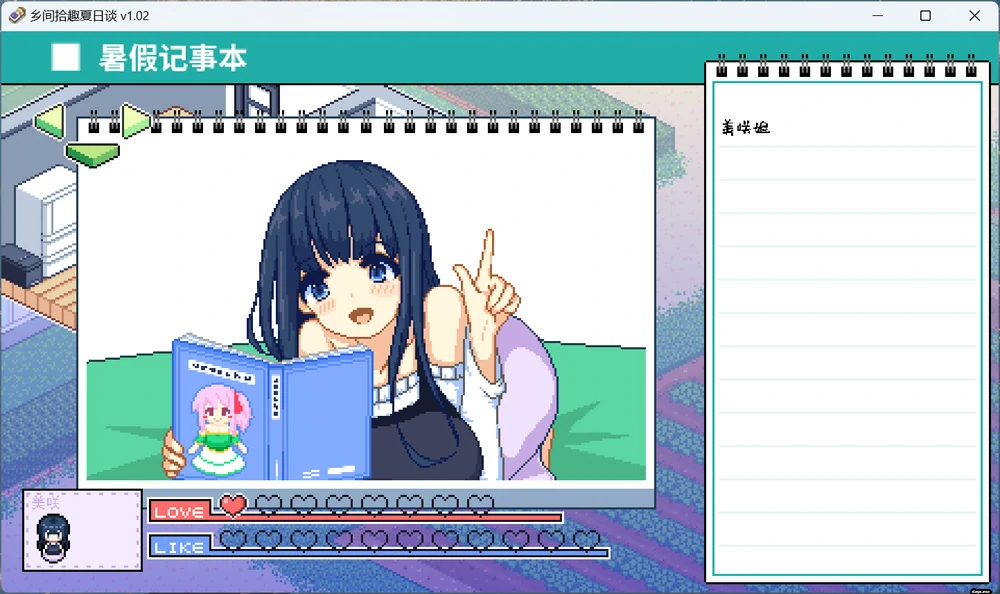Screen dimensions: 1000x594
Task: Maximize the game window
Action: [925, 15]
